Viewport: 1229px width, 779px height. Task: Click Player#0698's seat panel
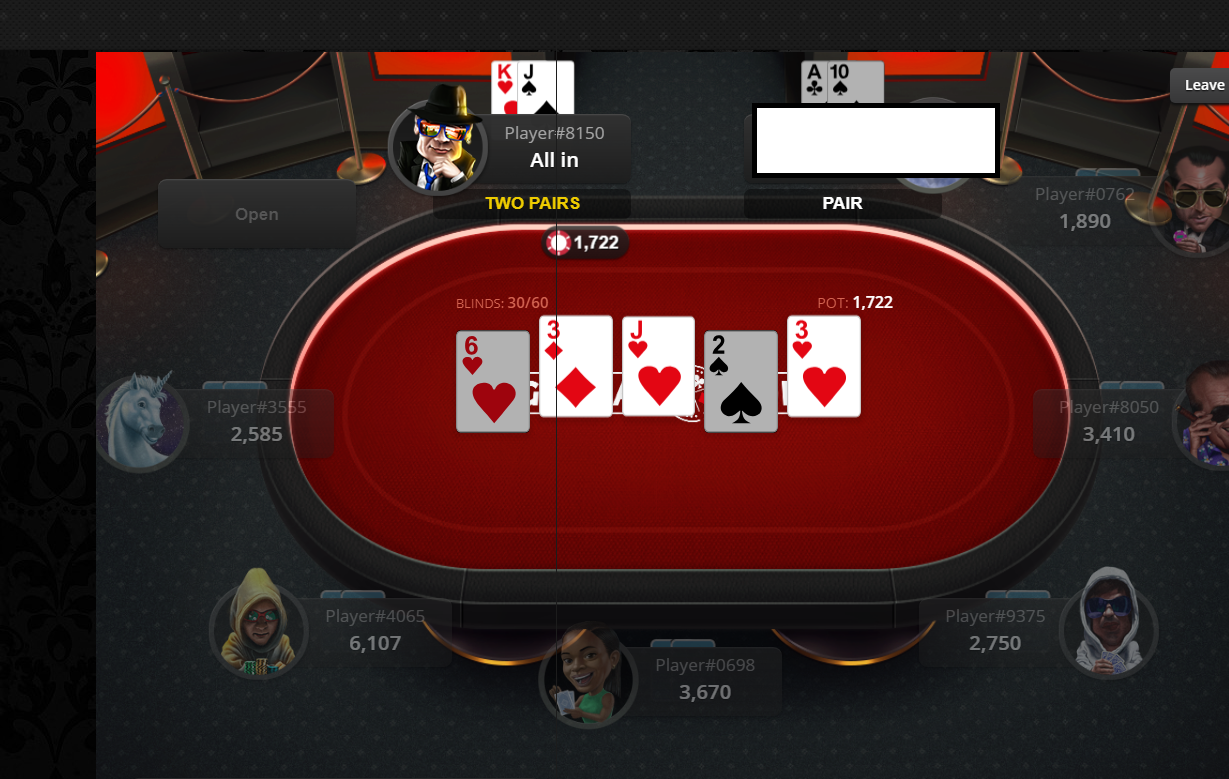point(705,680)
